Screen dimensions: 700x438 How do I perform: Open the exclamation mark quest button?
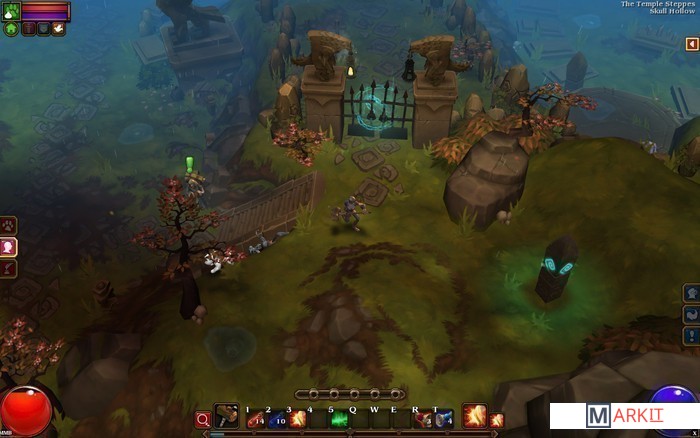[691, 336]
